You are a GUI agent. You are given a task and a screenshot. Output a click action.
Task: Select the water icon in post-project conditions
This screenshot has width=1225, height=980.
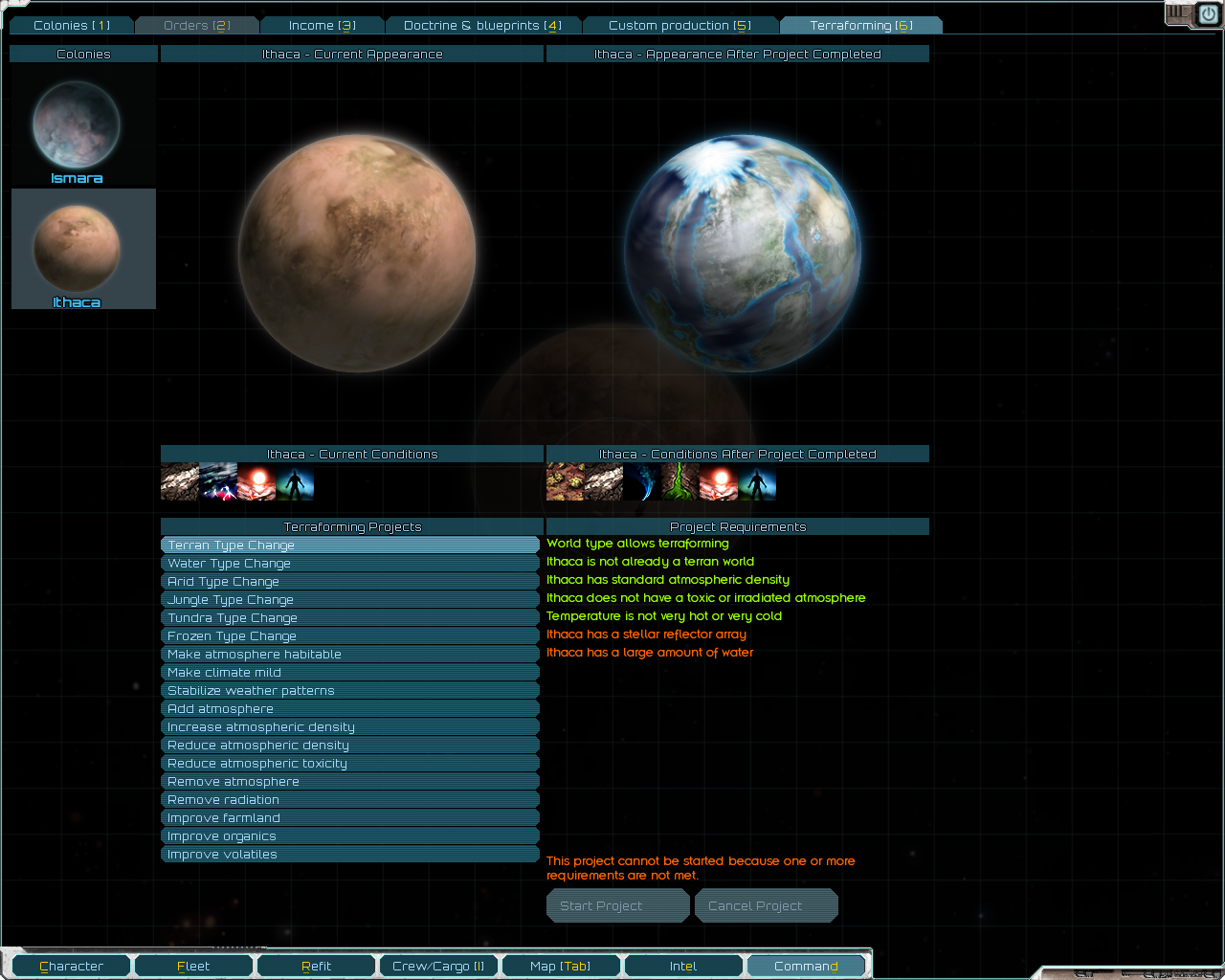coord(641,483)
